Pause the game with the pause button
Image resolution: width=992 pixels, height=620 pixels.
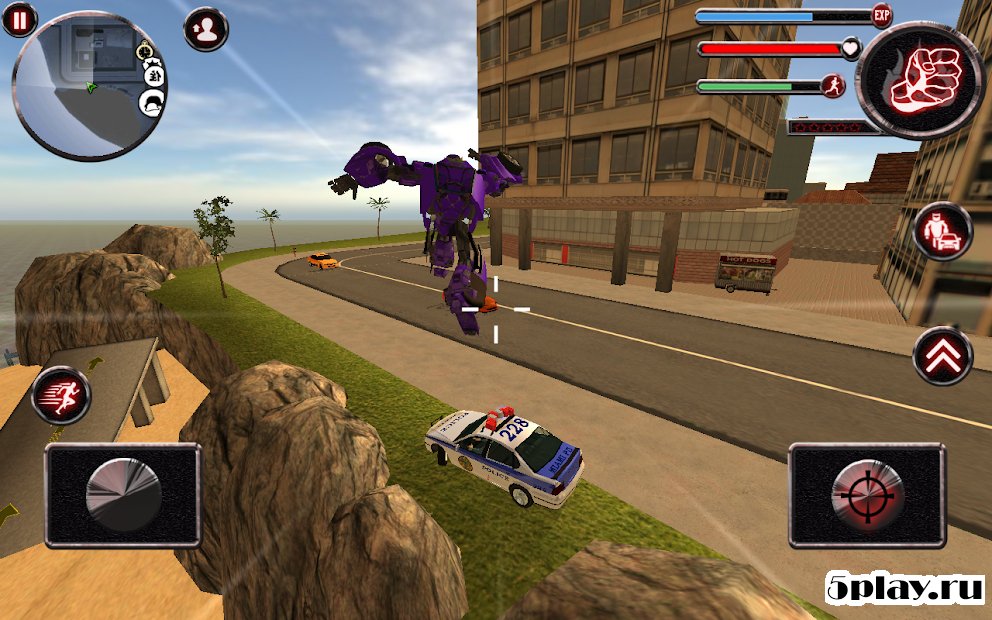coord(19,18)
